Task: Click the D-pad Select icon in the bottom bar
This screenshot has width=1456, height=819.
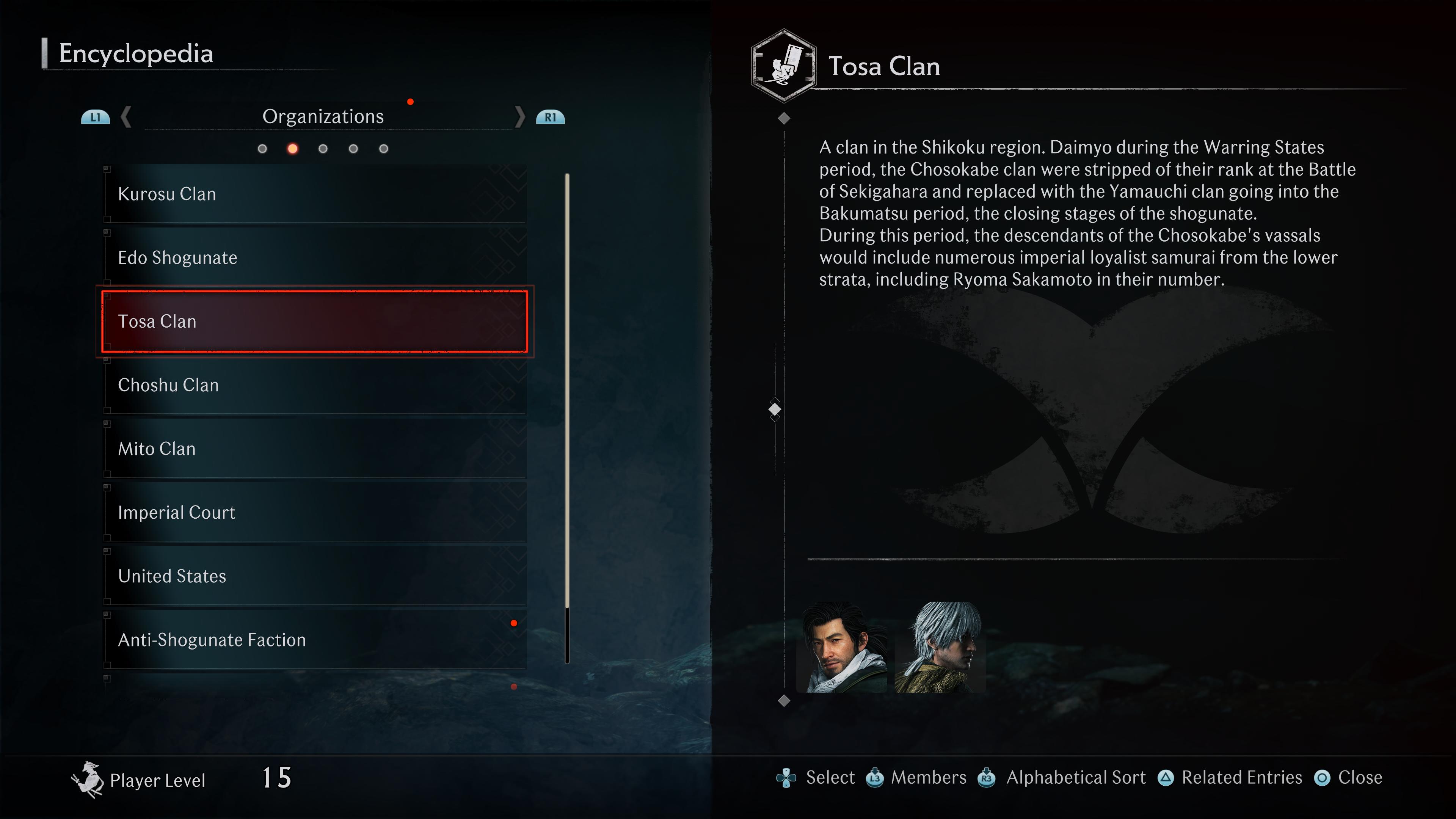Action: 786,778
